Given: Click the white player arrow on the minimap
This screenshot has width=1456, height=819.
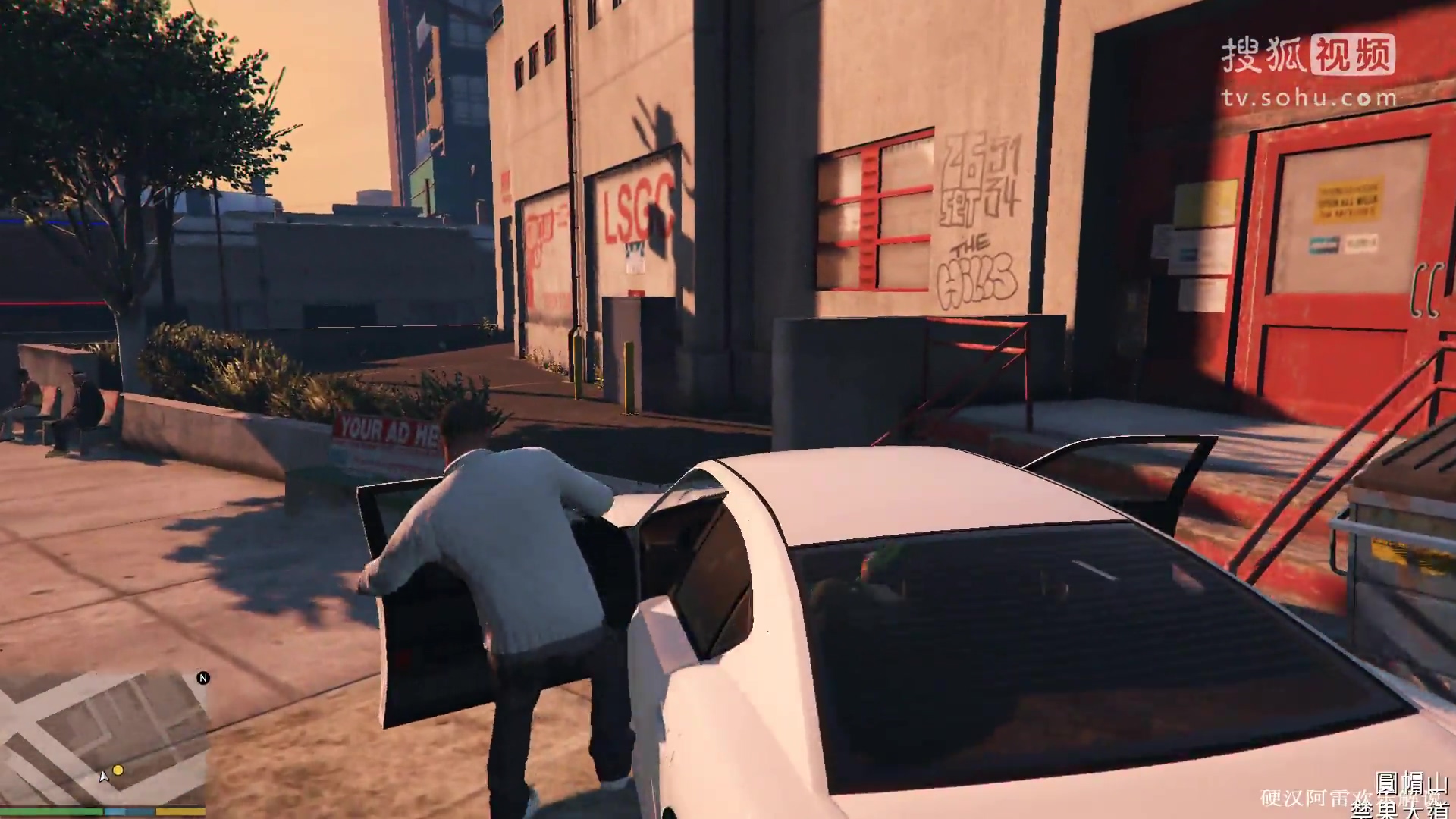Looking at the screenshot, I should coord(104,777).
